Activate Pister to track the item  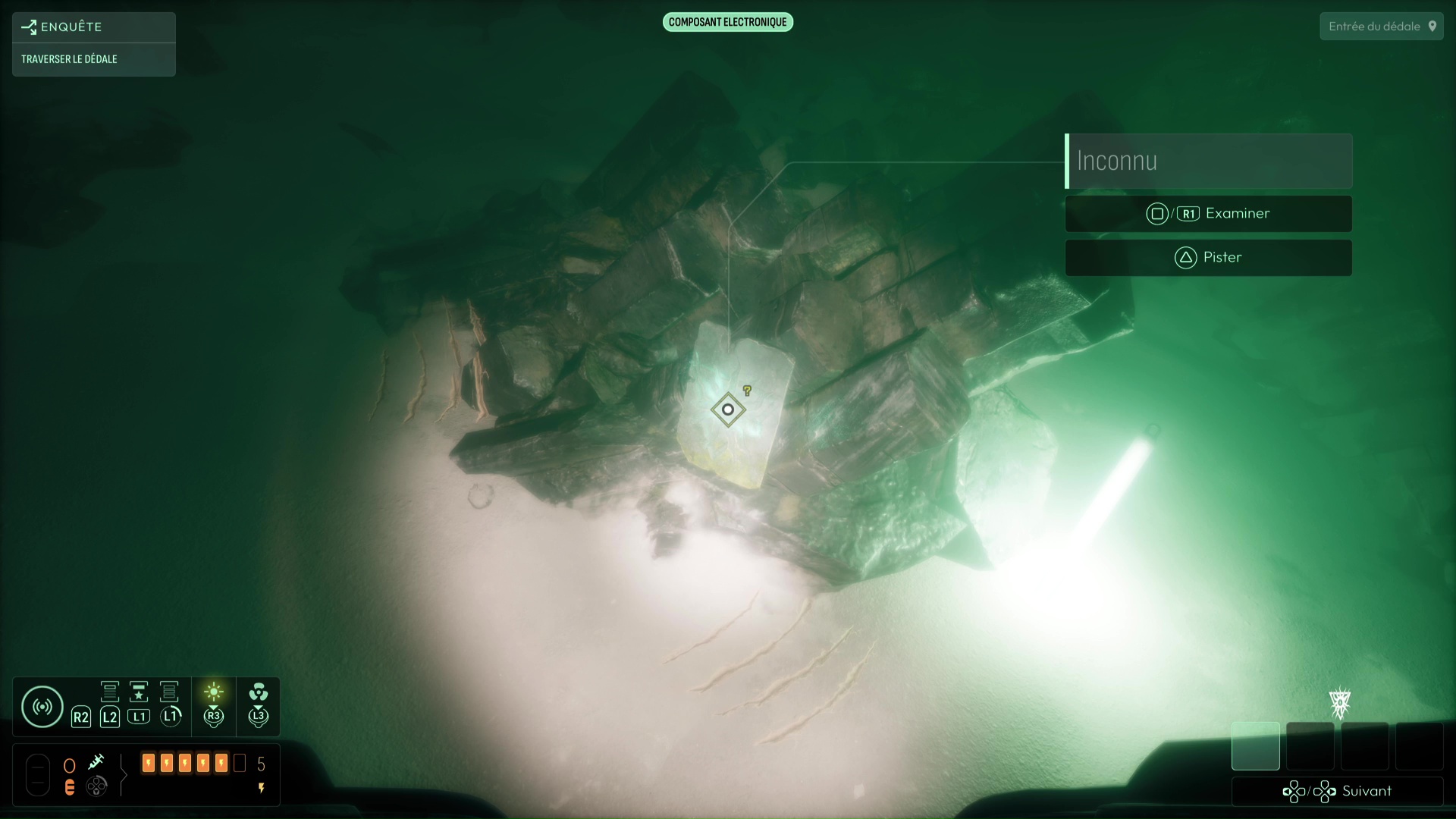tap(1208, 257)
